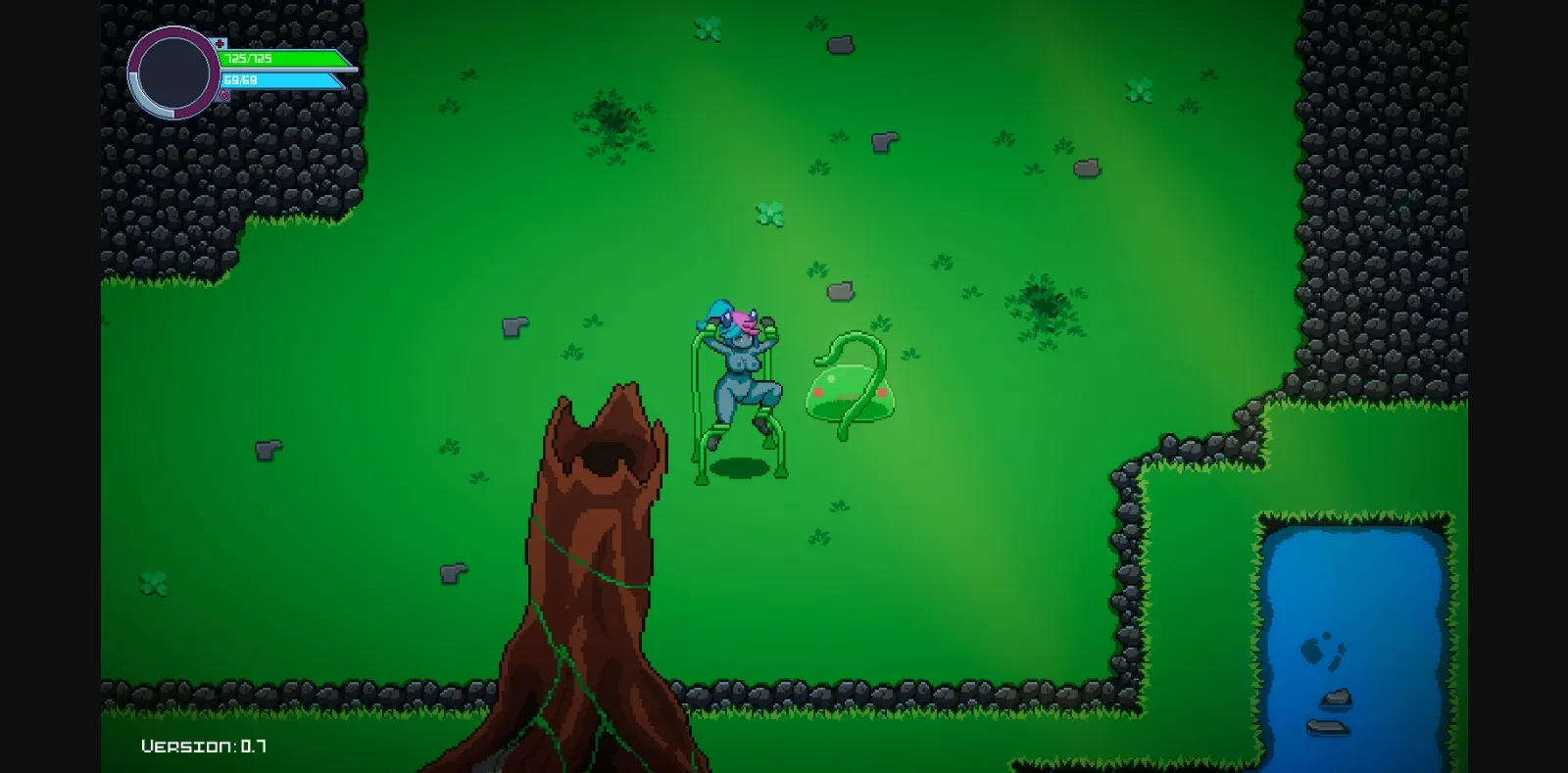Select the green slime creature
Viewport: 1568px width, 773px height.
tap(849, 390)
